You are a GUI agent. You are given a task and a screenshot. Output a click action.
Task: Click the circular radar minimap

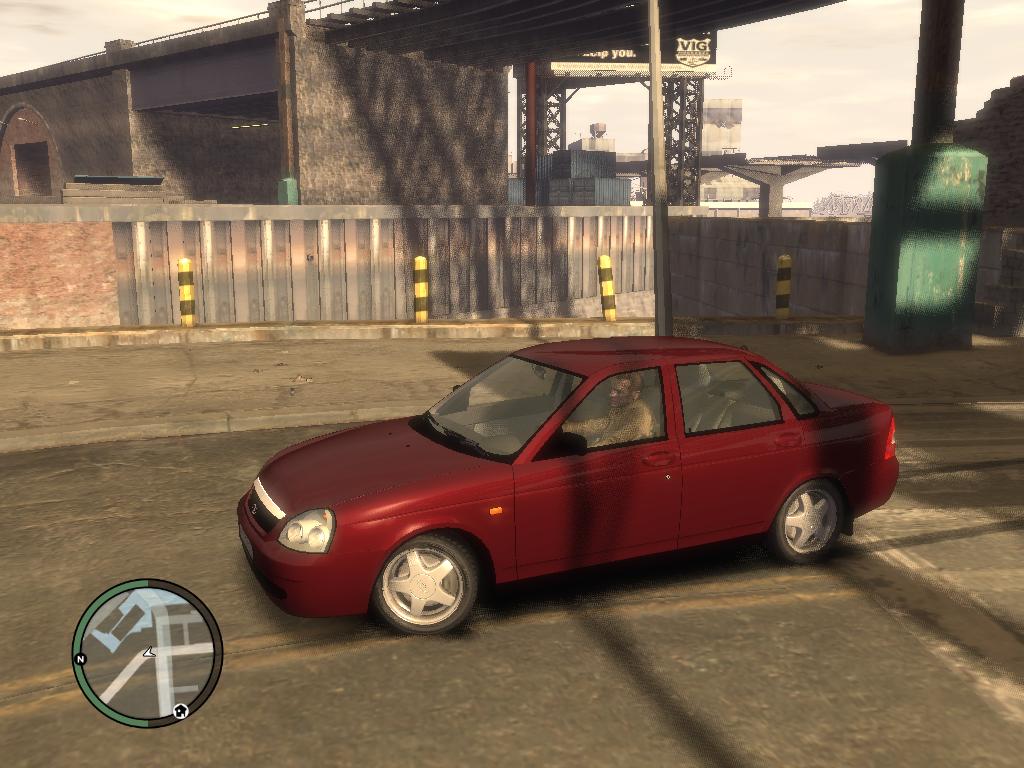click(147, 652)
